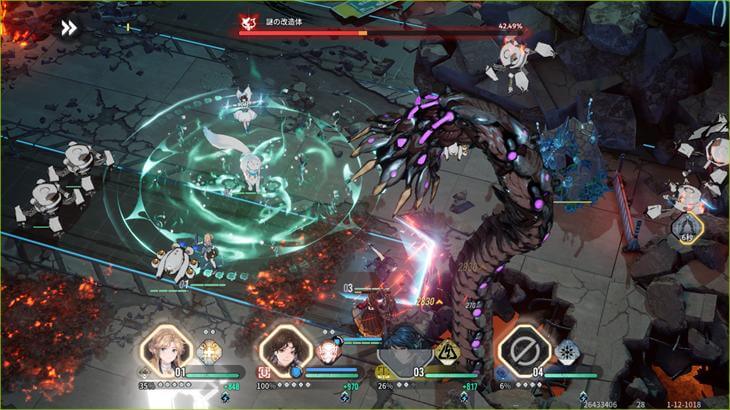The width and height of the screenshot is (730, 410).
Task: Toggle the fast-forward speed arrows
Action: point(68,28)
